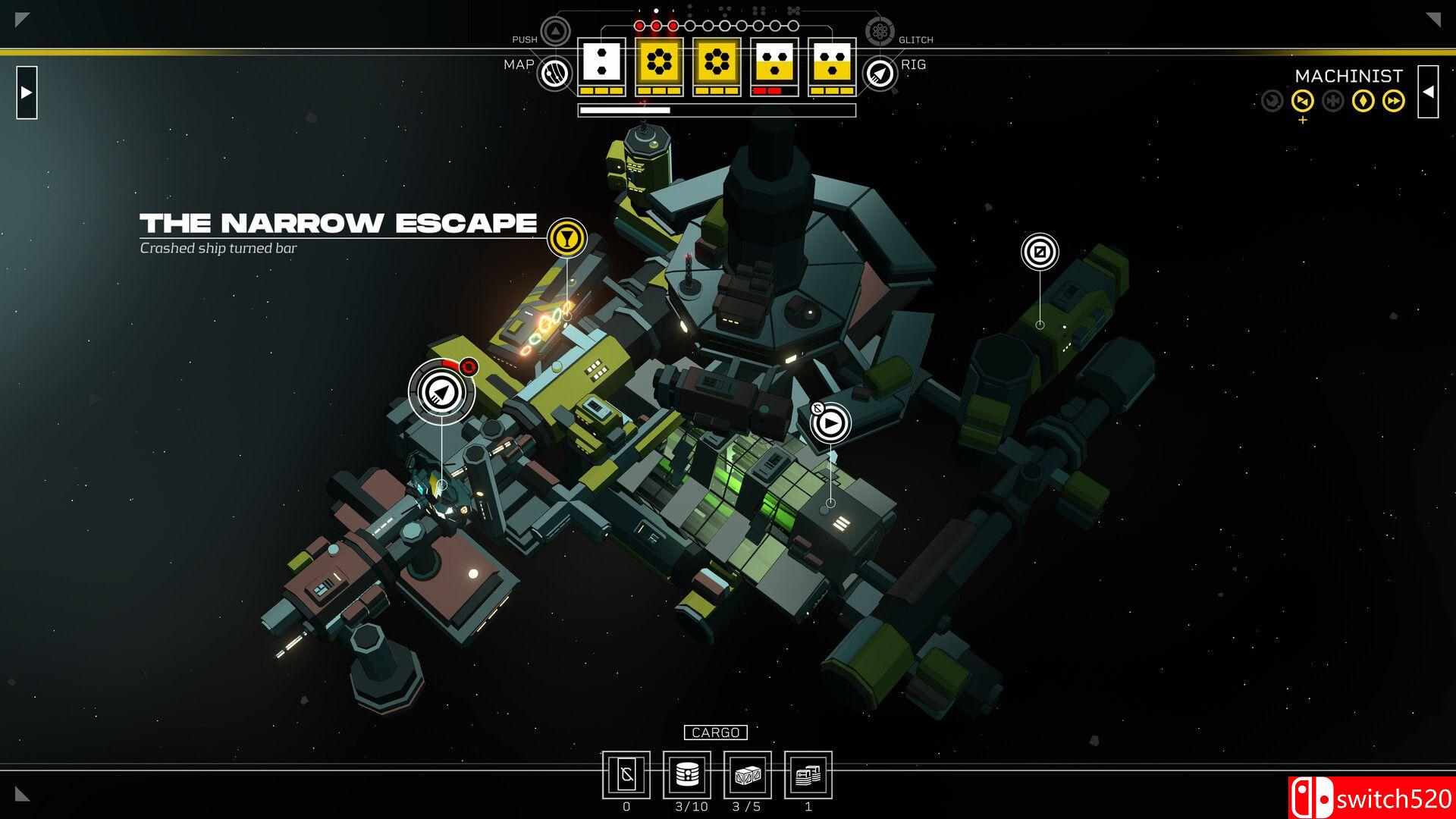Check the cryo chit cargo slot
The image size is (1456, 819).
coord(626,775)
